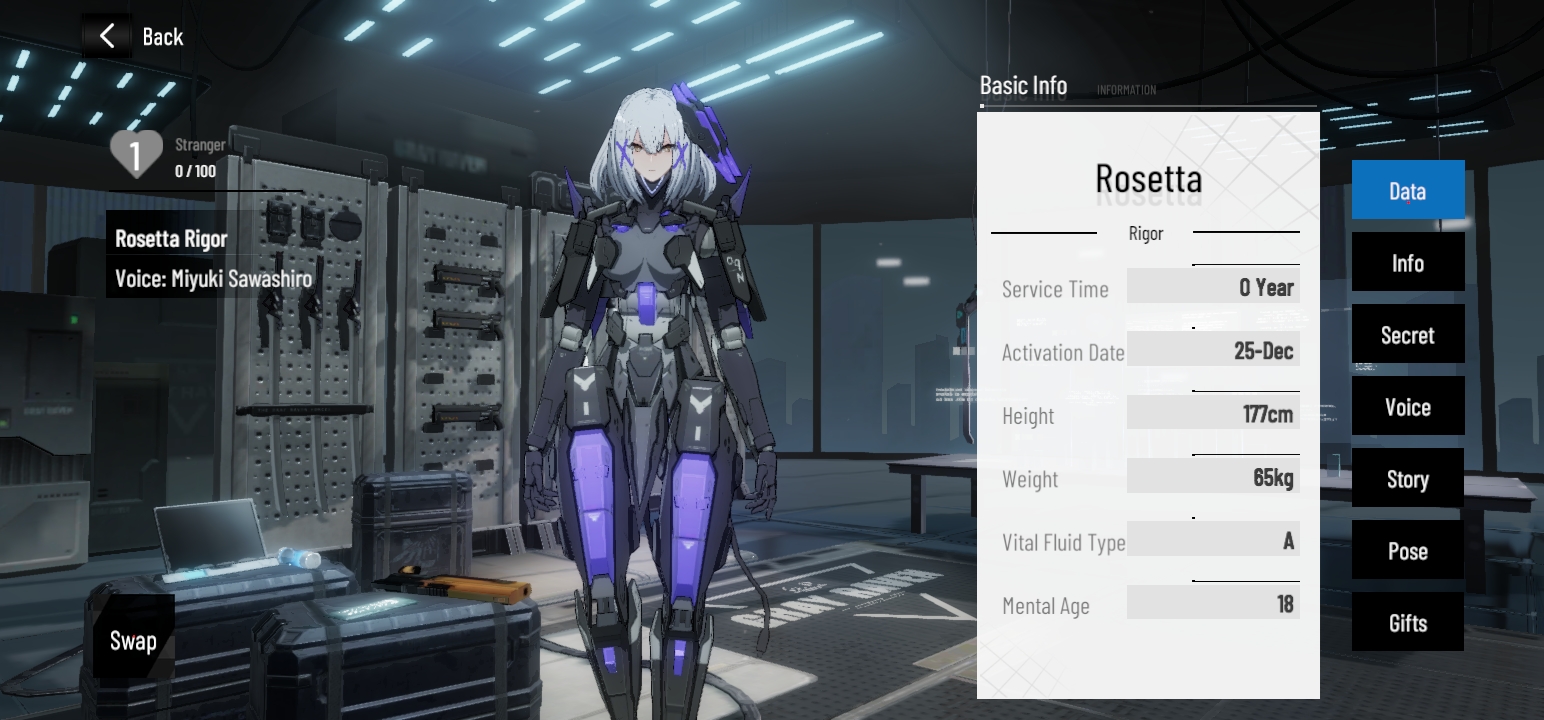Select the Weight stat entry
1544x720 pixels.
[x=1213, y=477]
